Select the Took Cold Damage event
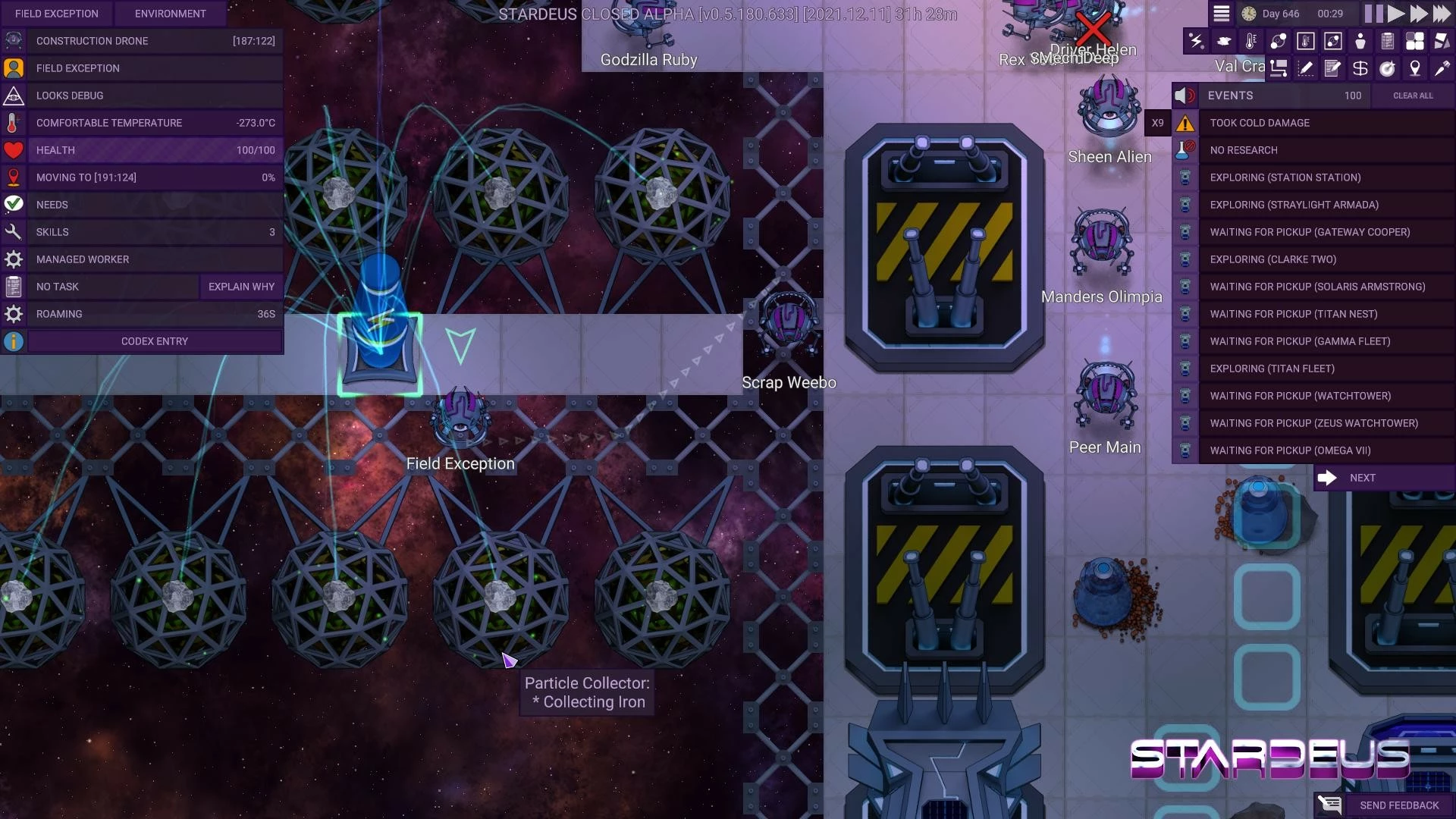The image size is (1456, 819). tap(1260, 123)
